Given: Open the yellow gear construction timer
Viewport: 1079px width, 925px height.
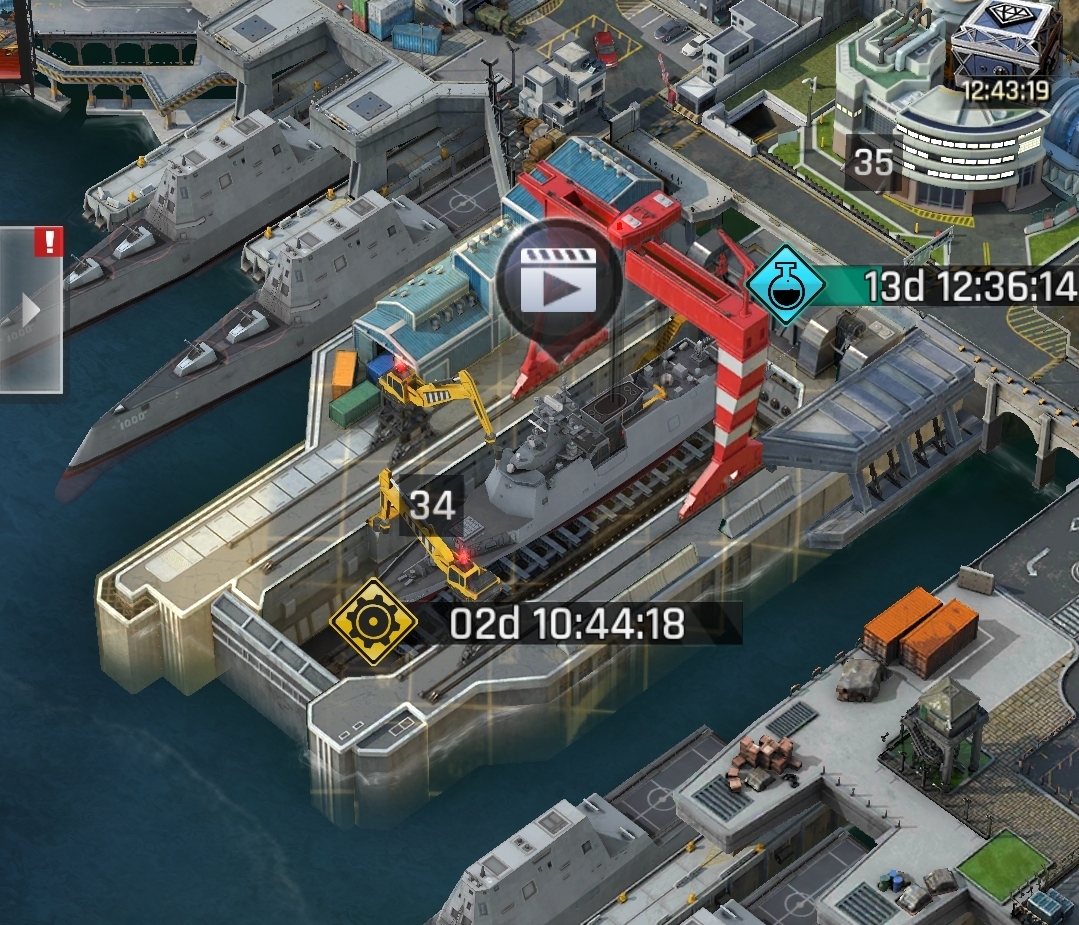Looking at the screenshot, I should pyautogui.click(x=373, y=622).
